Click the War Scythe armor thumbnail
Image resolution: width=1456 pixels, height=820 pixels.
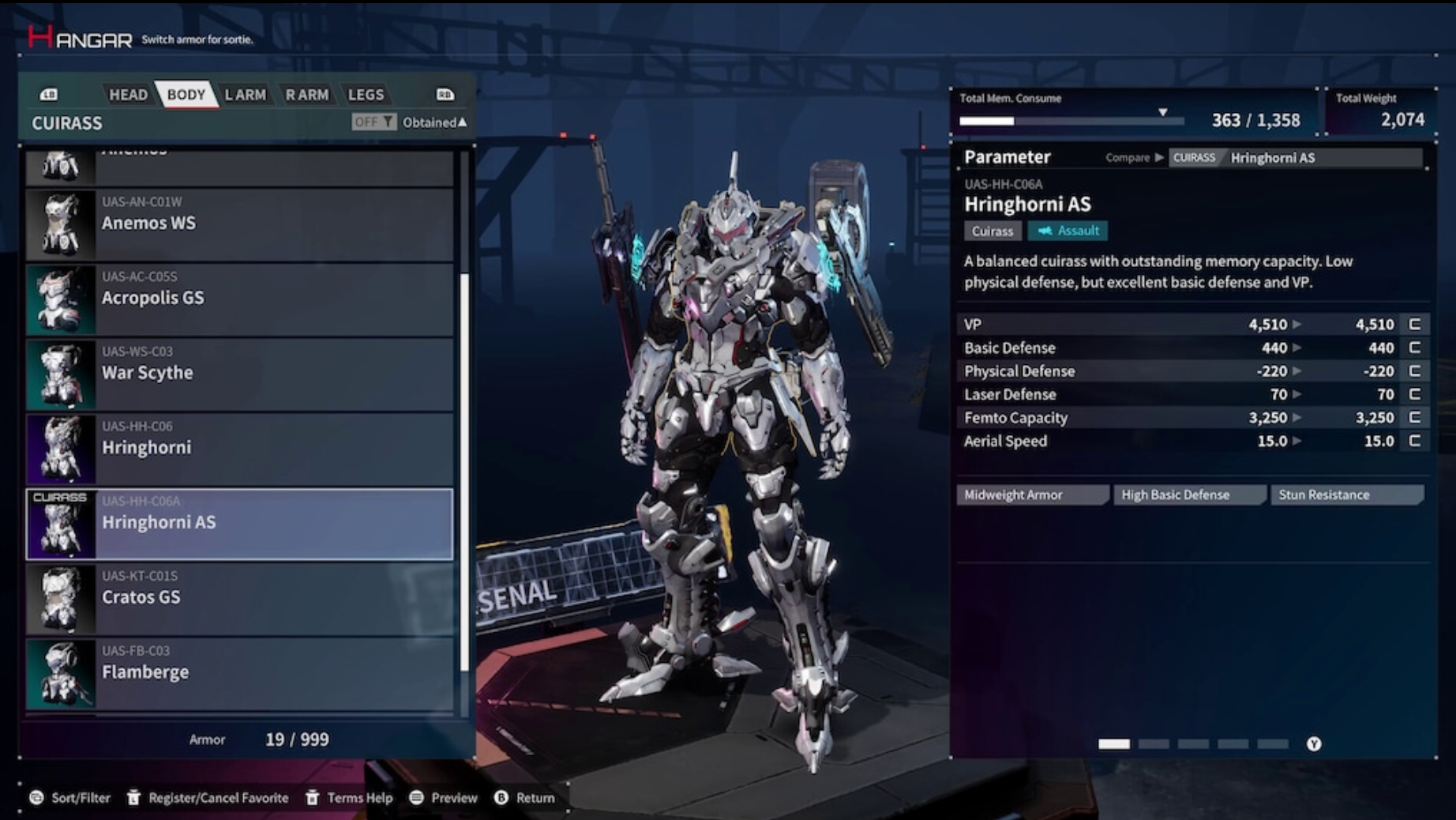(x=60, y=372)
